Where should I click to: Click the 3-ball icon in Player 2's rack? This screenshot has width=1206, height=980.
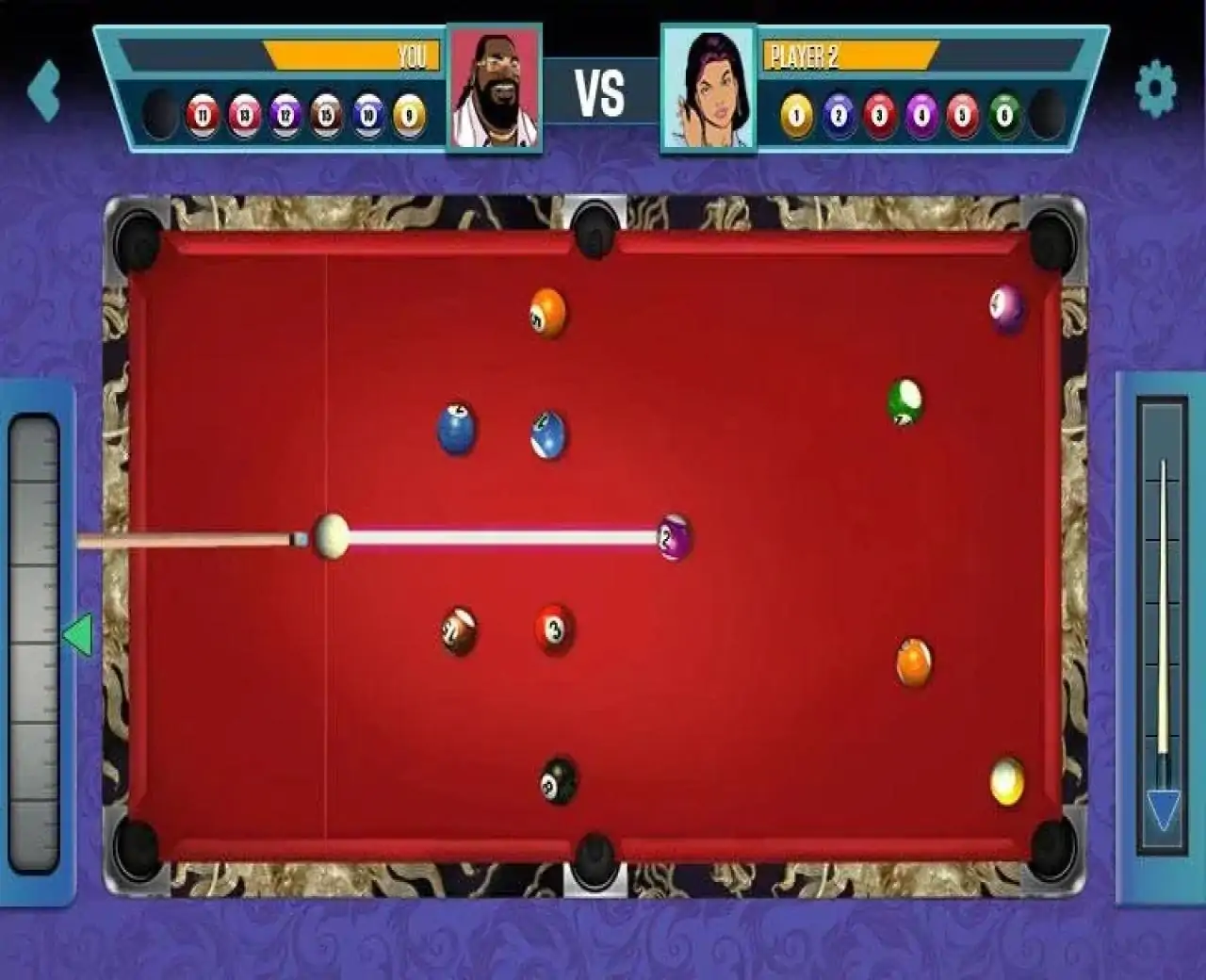click(x=879, y=114)
